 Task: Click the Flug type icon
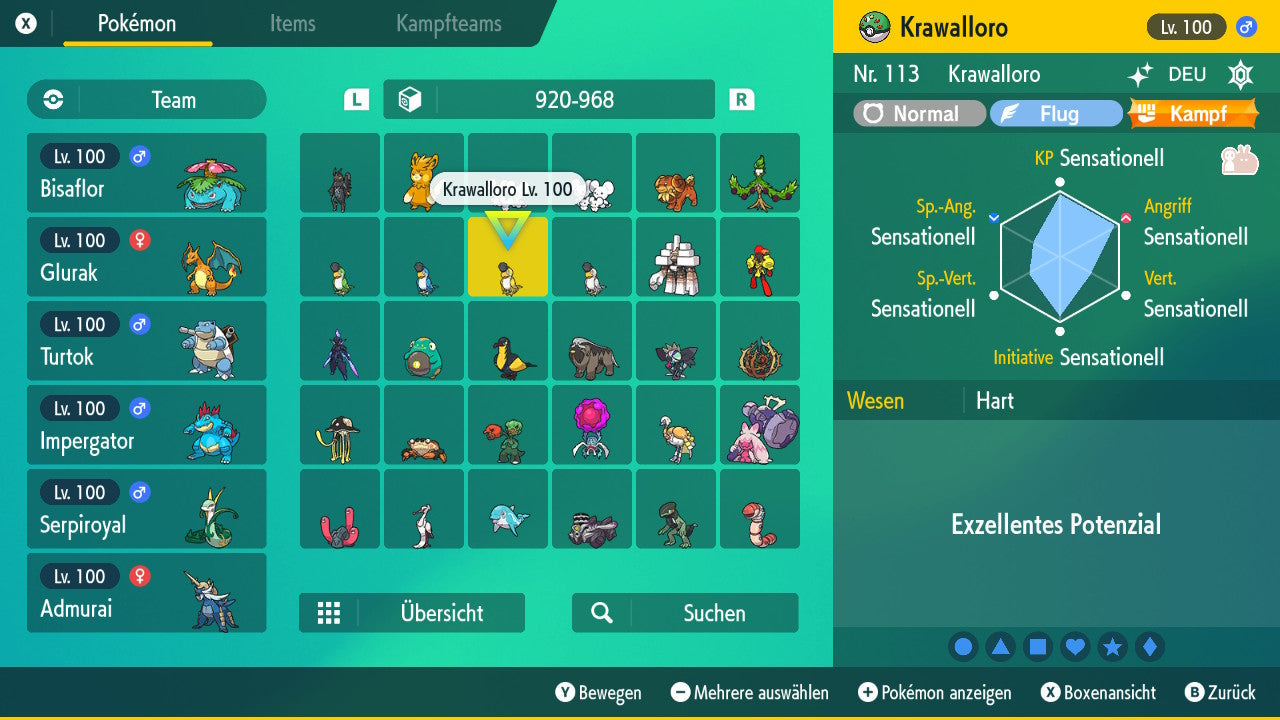click(x=1009, y=113)
